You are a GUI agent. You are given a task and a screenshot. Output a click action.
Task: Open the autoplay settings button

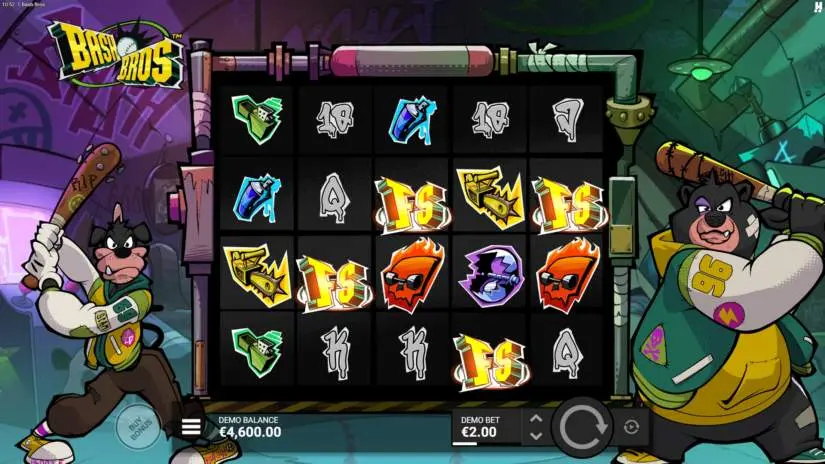tap(630, 427)
